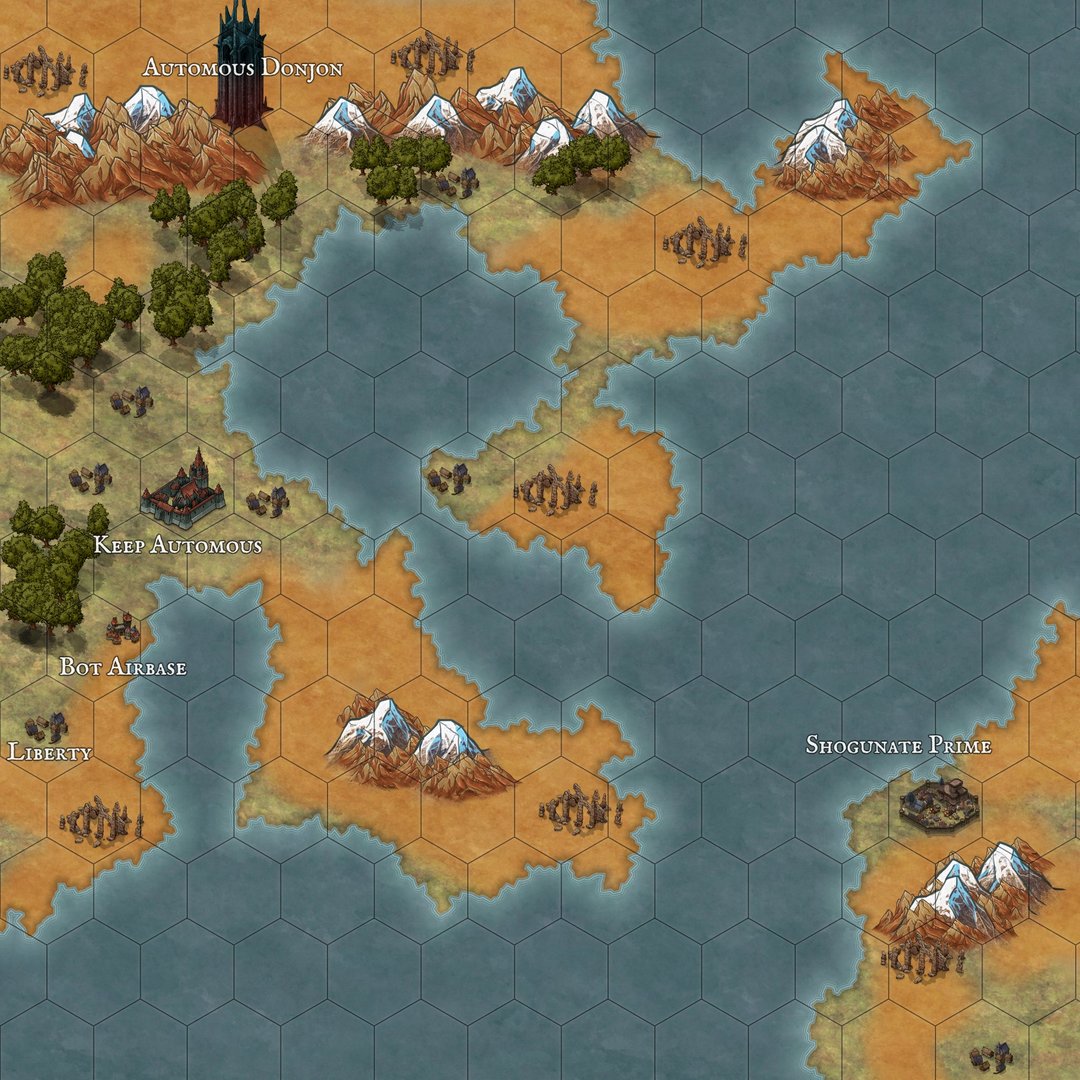The image size is (1080, 1080).
Task: Open the Shogunate Prime fortress location
Action: pos(938,802)
